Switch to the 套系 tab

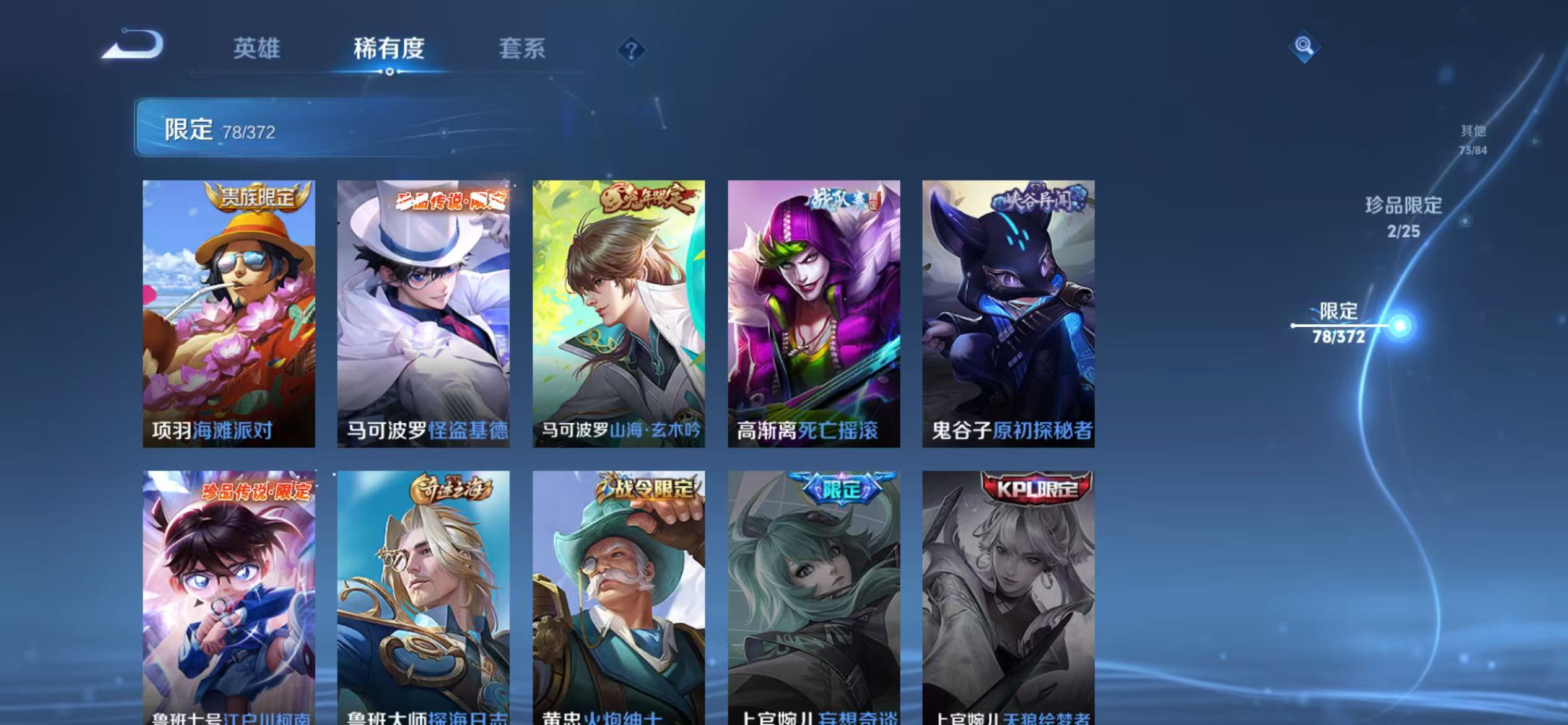[x=522, y=48]
